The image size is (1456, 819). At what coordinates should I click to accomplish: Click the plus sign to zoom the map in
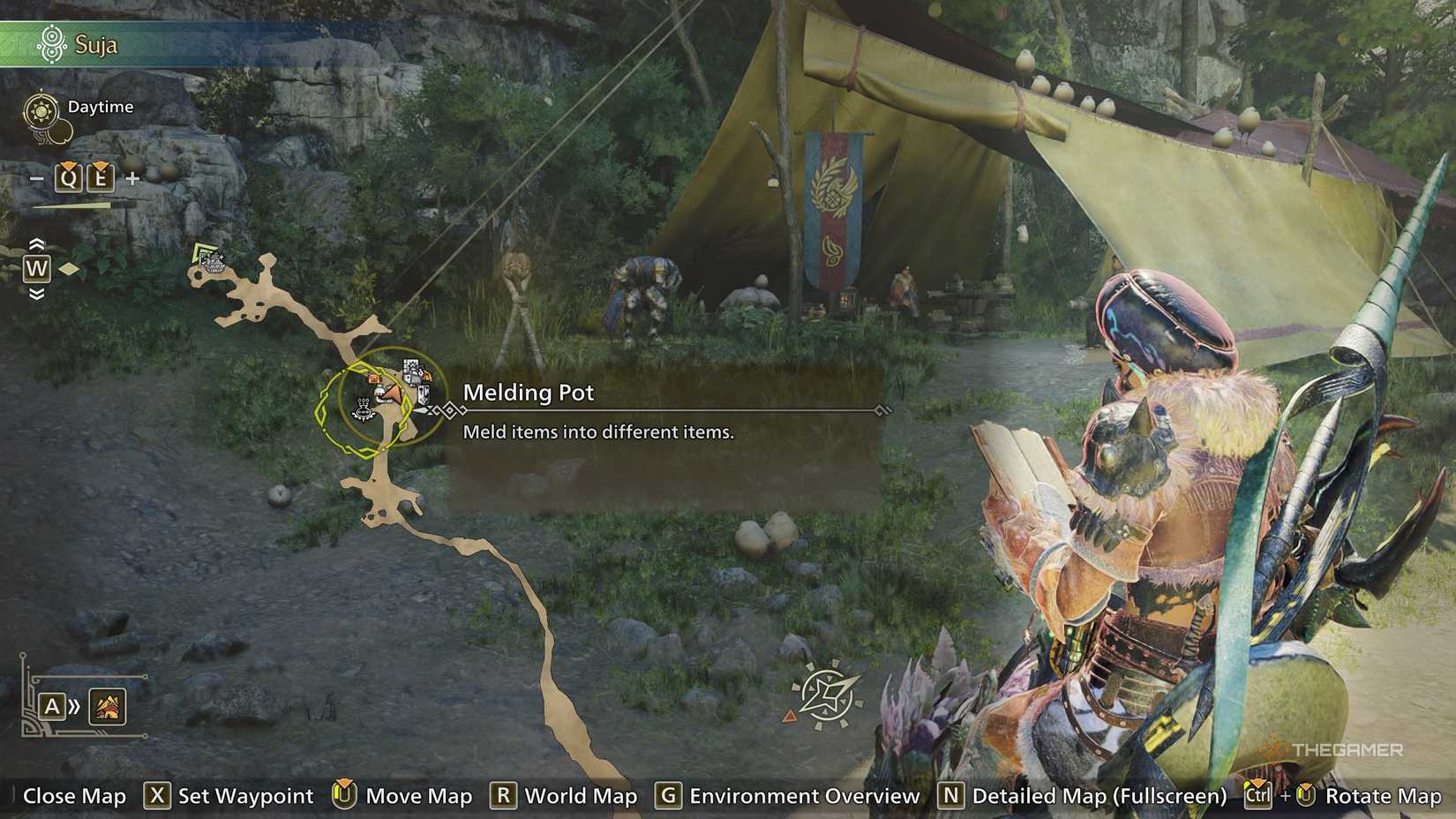[x=133, y=178]
